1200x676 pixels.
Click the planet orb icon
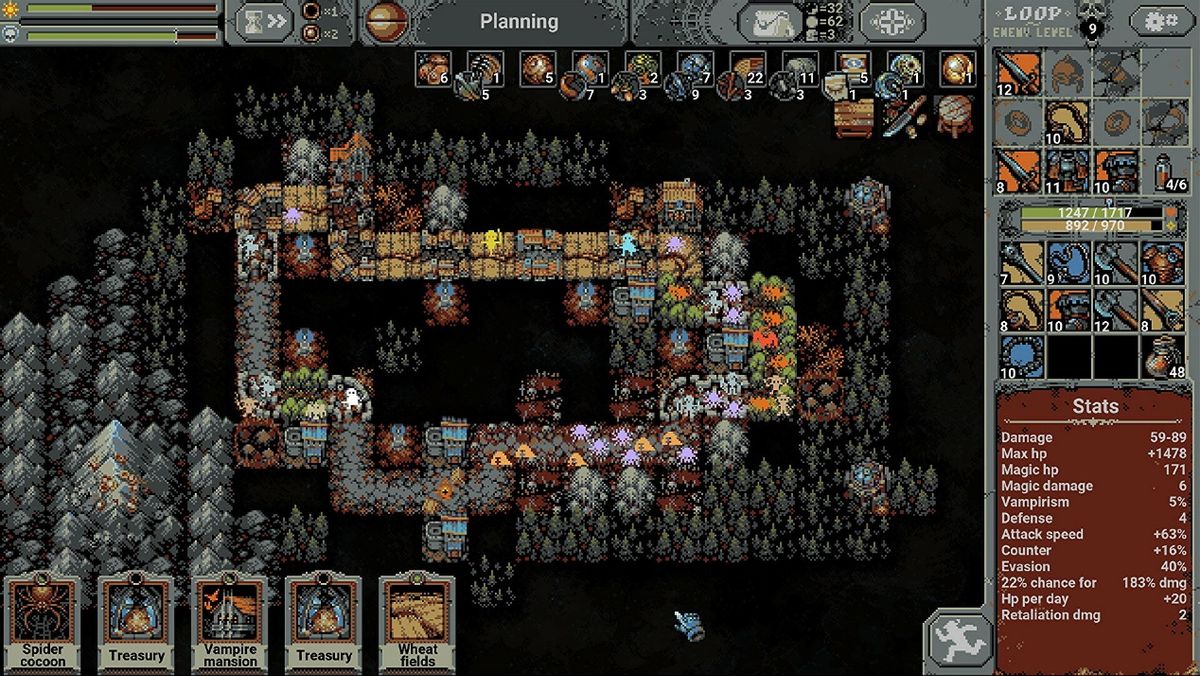[385, 21]
